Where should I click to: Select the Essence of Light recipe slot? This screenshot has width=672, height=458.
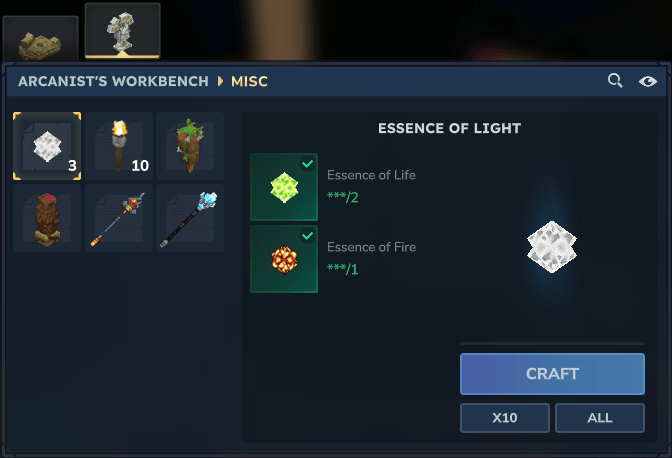point(46,146)
